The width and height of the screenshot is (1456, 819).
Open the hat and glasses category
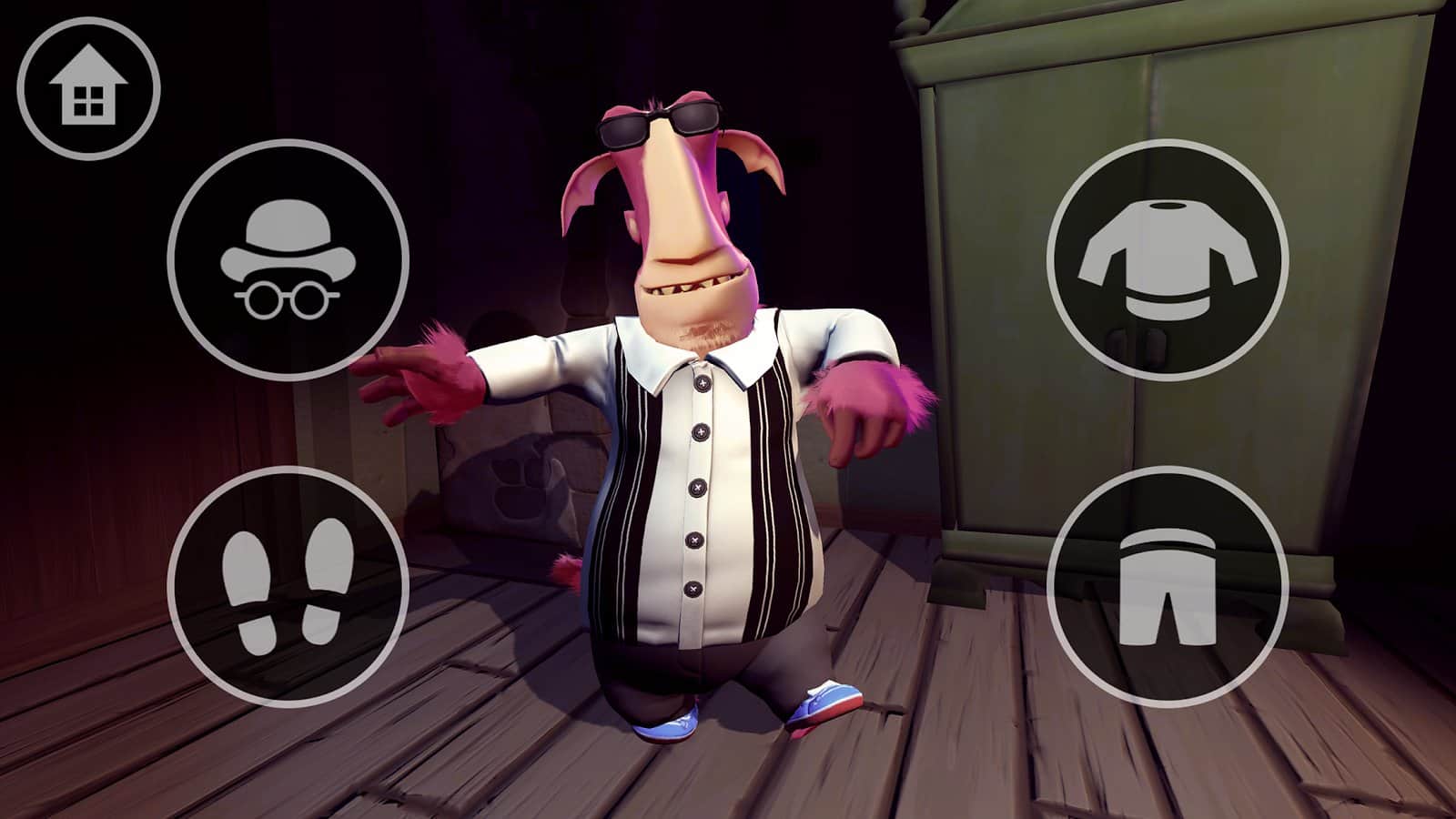click(x=288, y=260)
